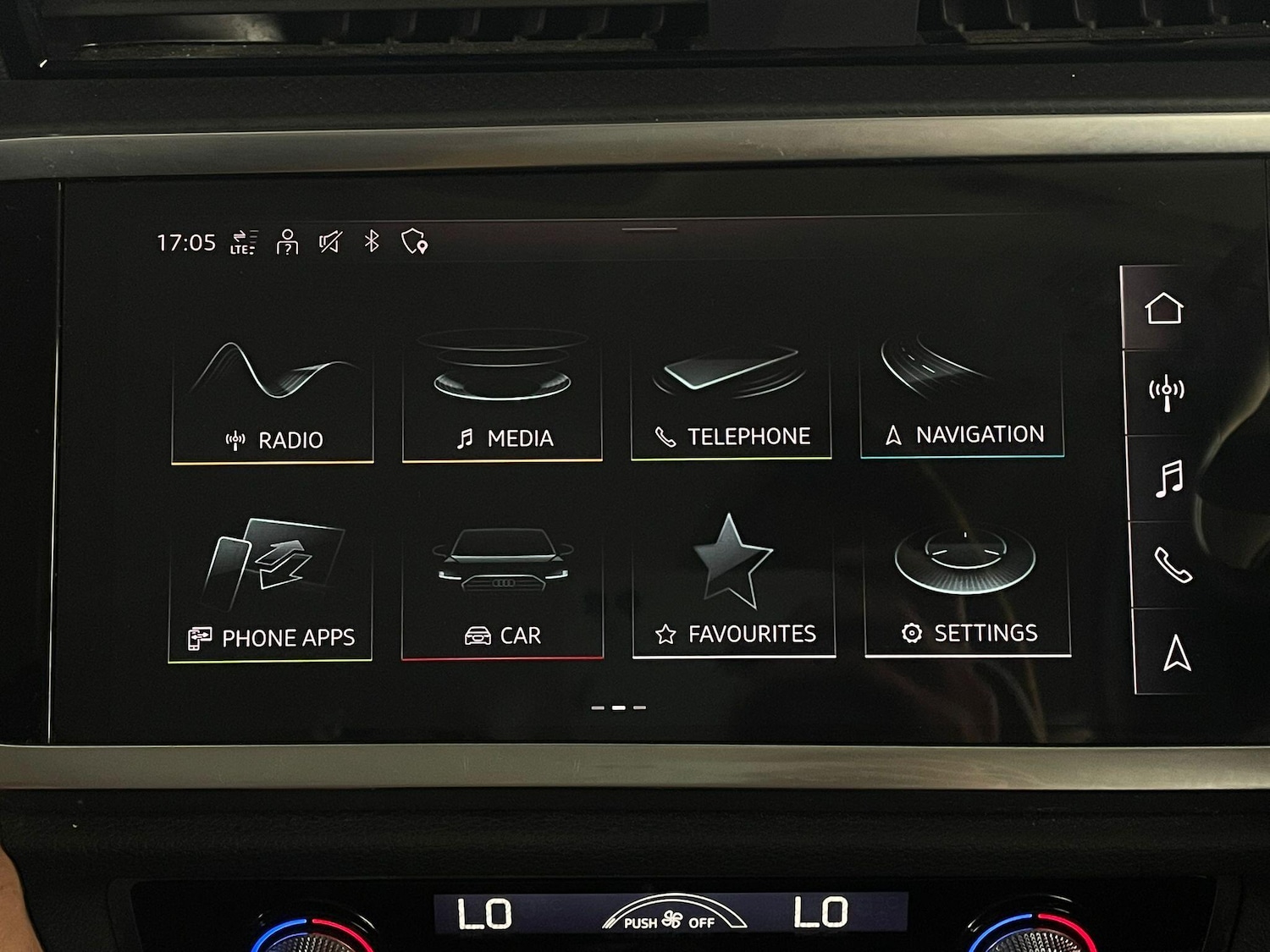The width and height of the screenshot is (1270, 952).
Task: Click the page indicator dots
Action: (619, 707)
